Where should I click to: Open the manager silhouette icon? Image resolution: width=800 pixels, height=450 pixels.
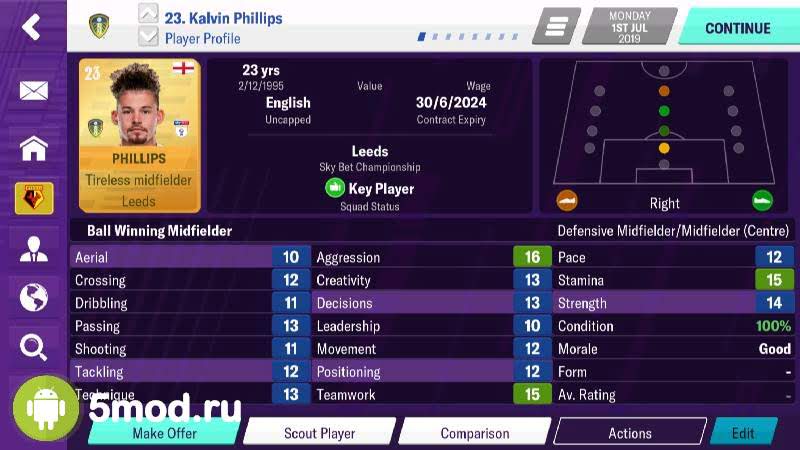[x=34, y=250]
